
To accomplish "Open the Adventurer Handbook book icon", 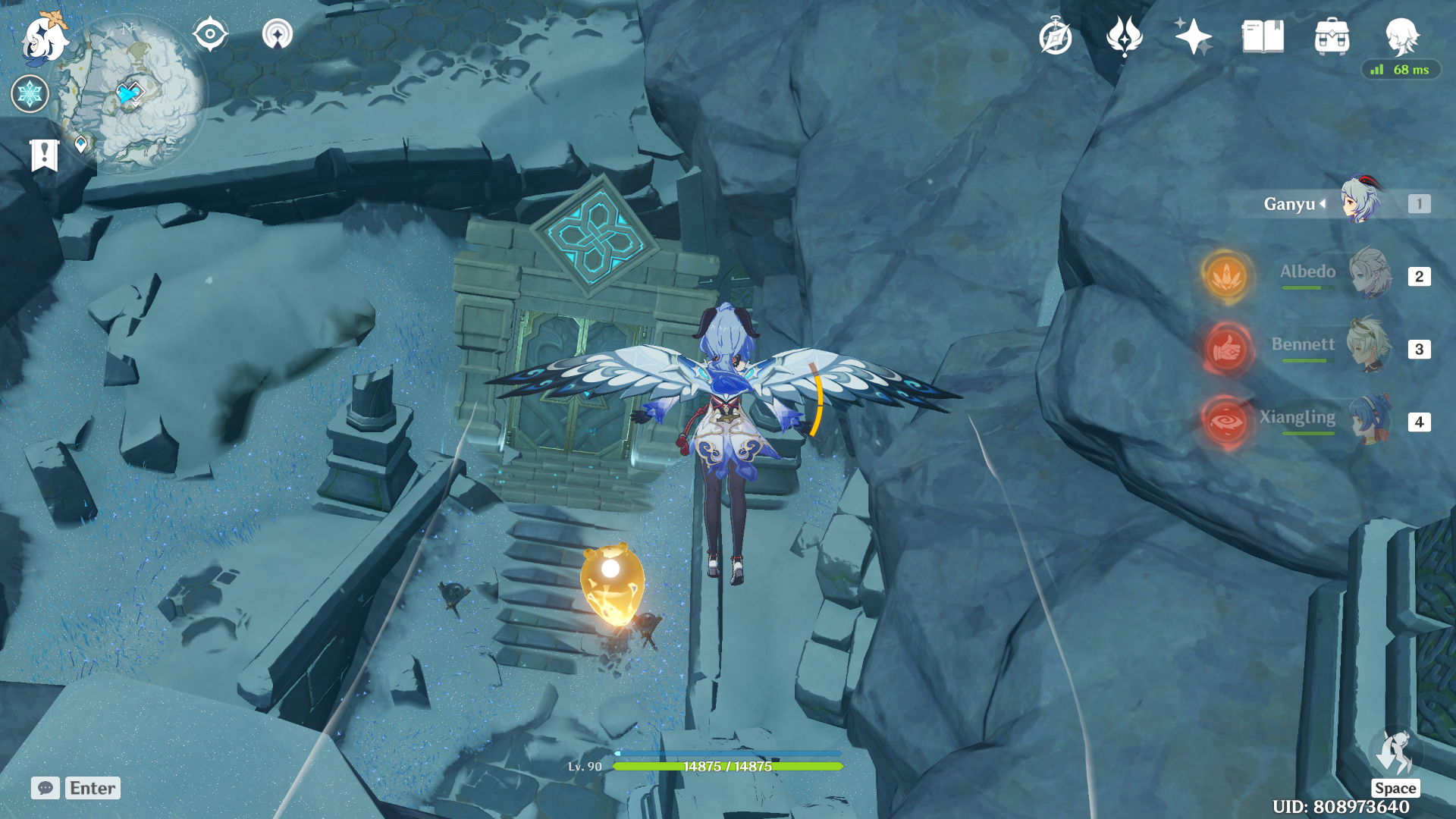I will click(x=1263, y=37).
